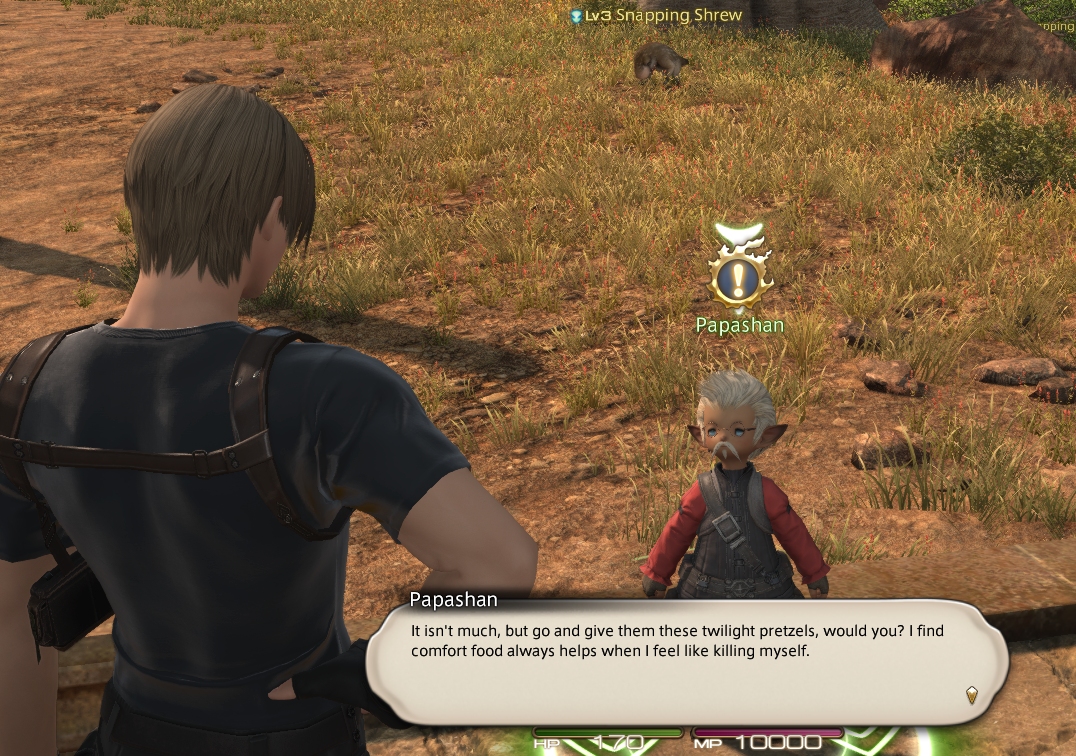The height and width of the screenshot is (756, 1076).
Task: Select the Papashan nameplate label
Action: tap(740, 325)
